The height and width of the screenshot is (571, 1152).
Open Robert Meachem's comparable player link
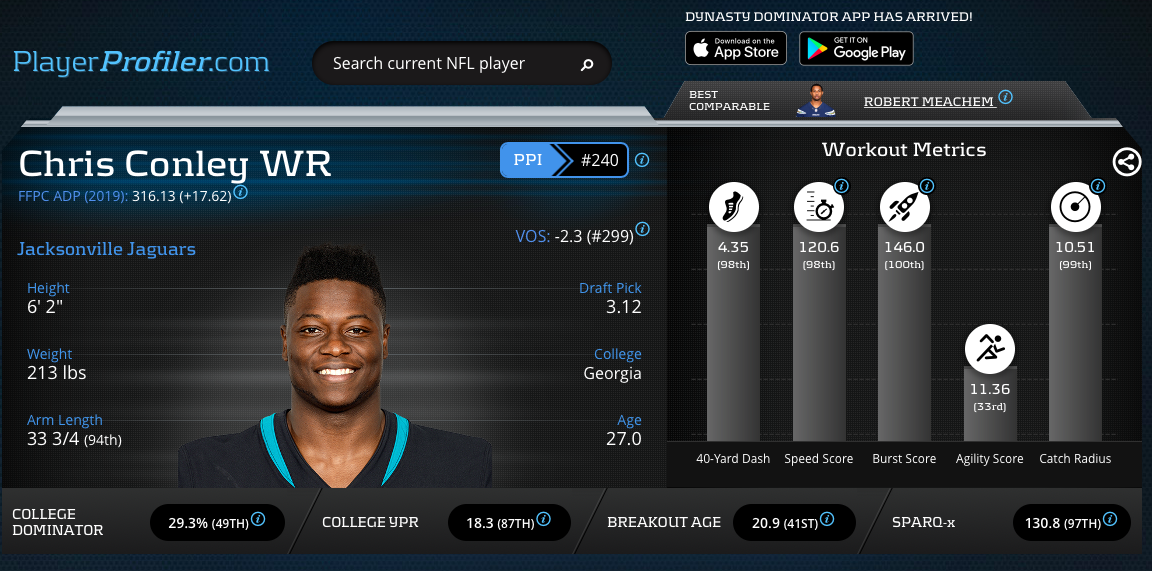(929, 101)
